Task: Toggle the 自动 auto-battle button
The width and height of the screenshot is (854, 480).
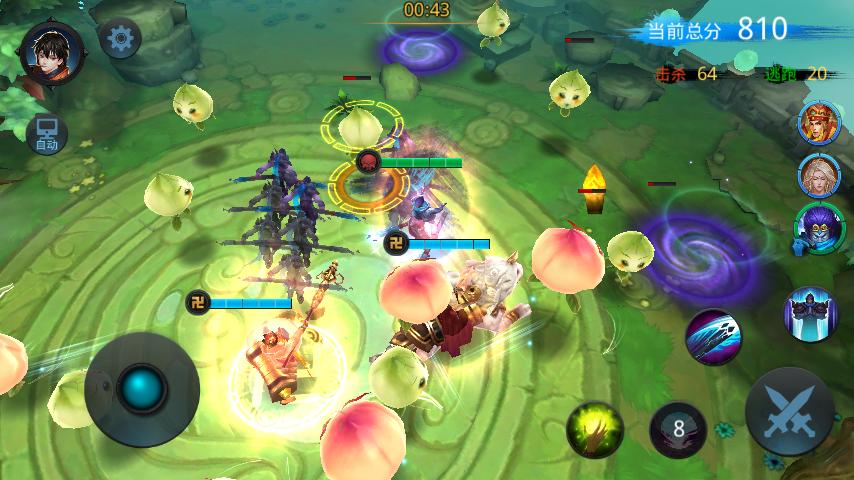Action: pyautogui.click(x=47, y=133)
